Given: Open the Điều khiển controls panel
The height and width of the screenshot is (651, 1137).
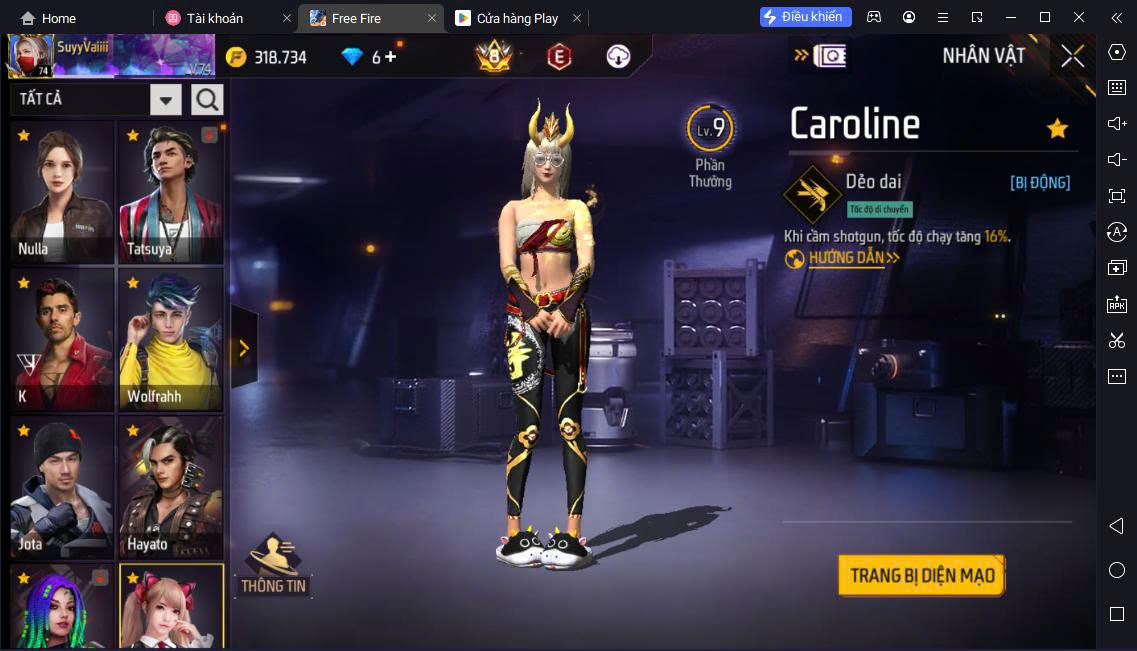Looking at the screenshot, I should pyautogui.click(x=806, y=17).
